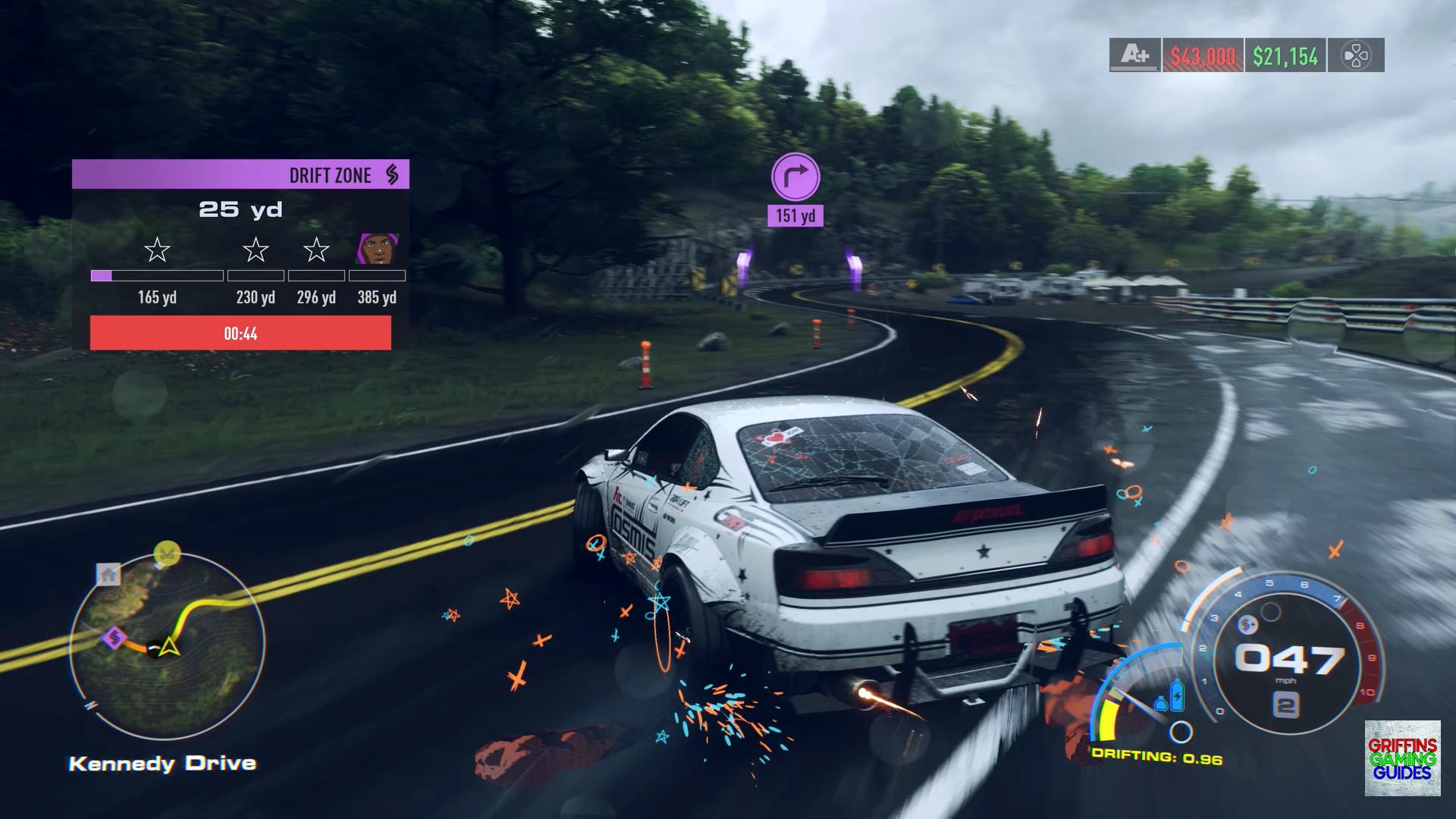Select the yellow marker atop the minimap
The height and width of the screenshot is (819, 1456).
pyautogui.click(x=167, y=553)
